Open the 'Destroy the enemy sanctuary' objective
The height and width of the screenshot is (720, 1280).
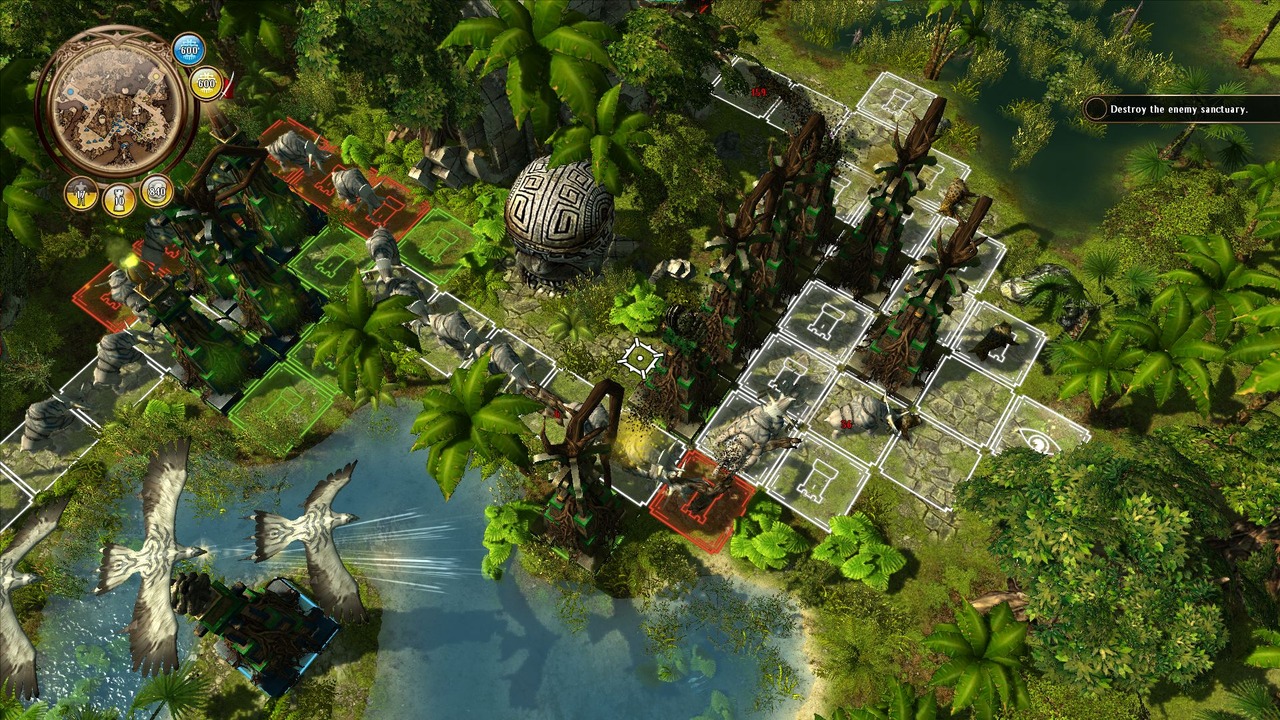(x=1168, y=109)
